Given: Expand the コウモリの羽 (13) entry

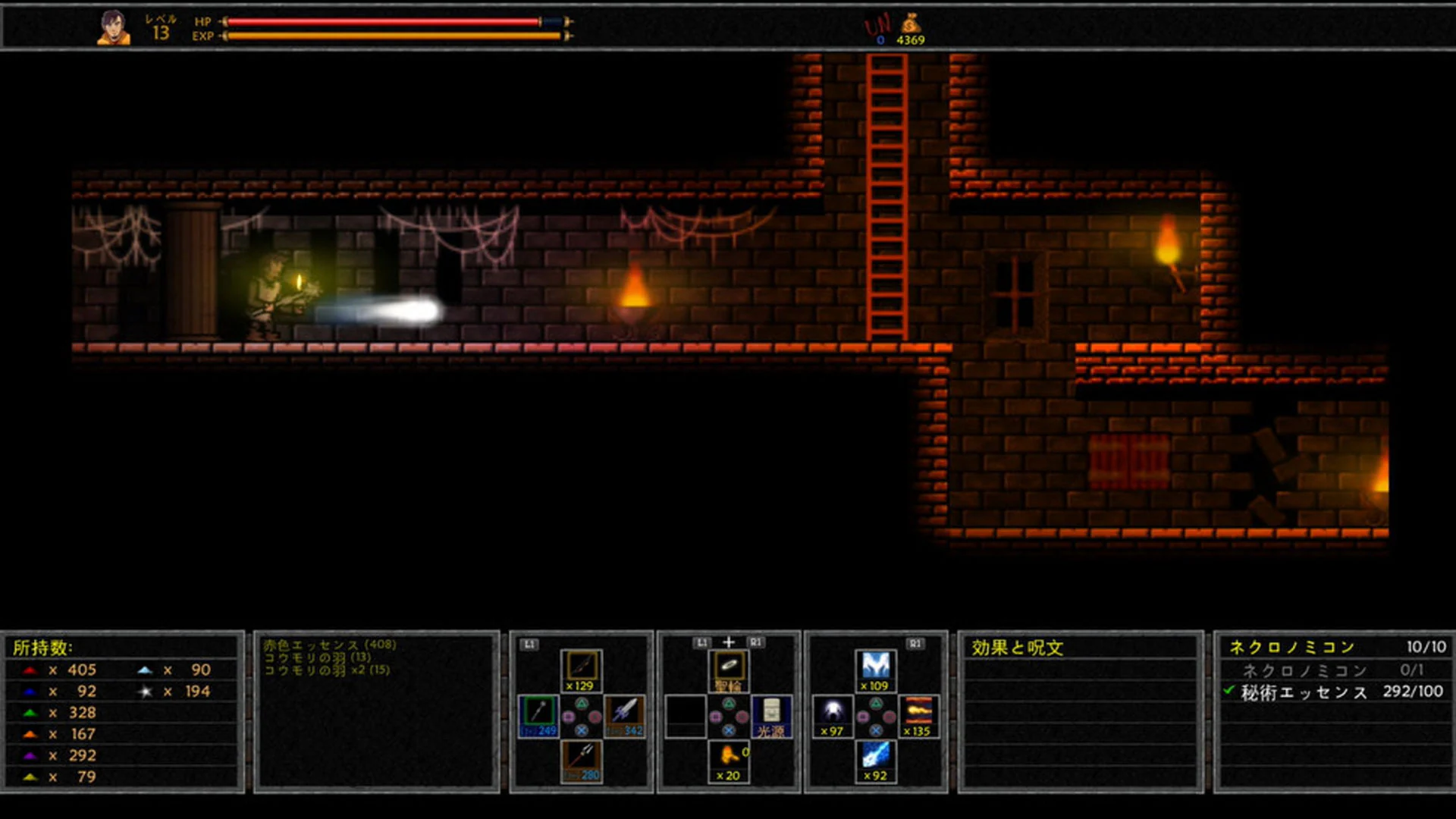Looking at the screenshot, I should coord(317,658).
